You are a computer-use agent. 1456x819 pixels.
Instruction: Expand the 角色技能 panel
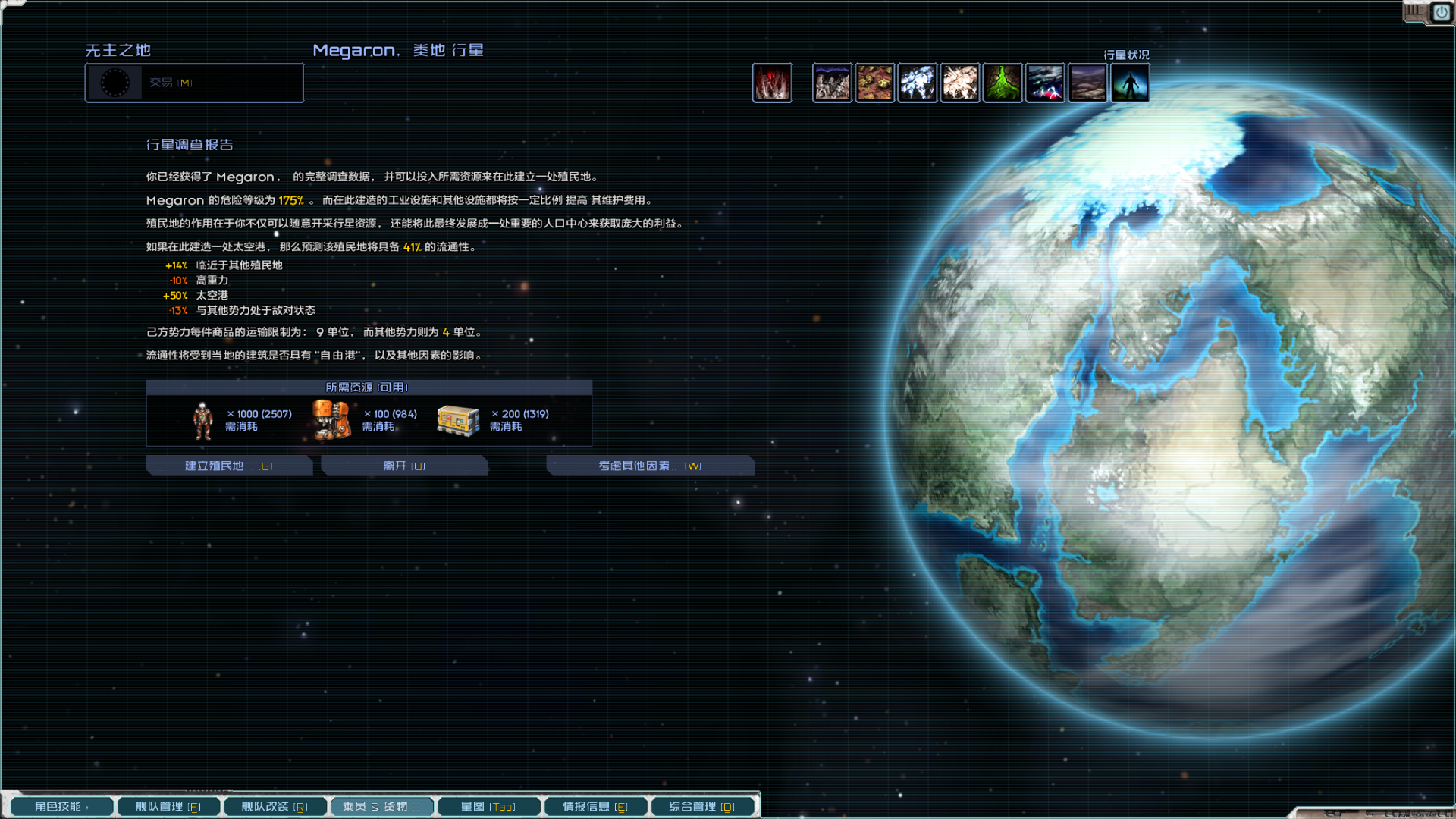pyautogui.click(x=61, y=806)
